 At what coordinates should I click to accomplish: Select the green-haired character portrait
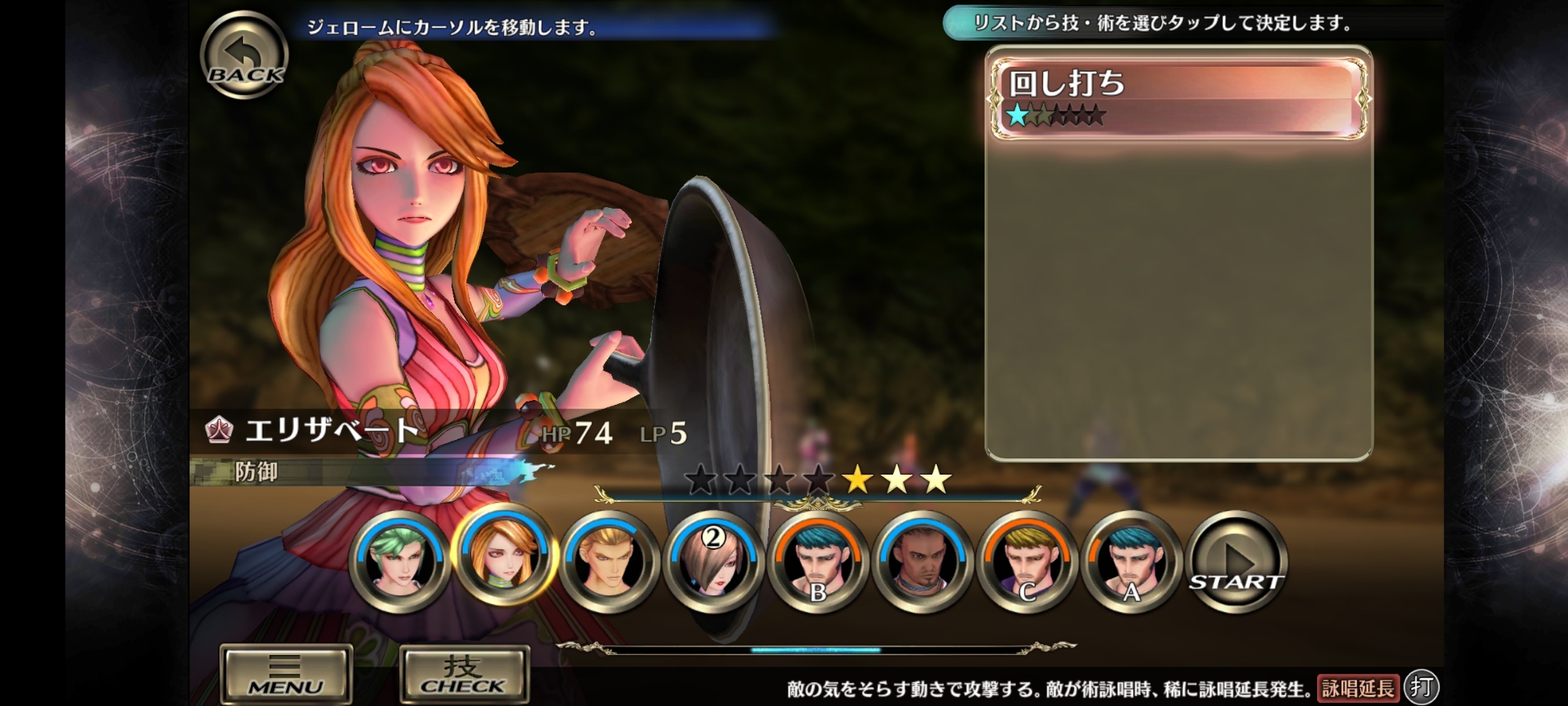pos(399,562)
